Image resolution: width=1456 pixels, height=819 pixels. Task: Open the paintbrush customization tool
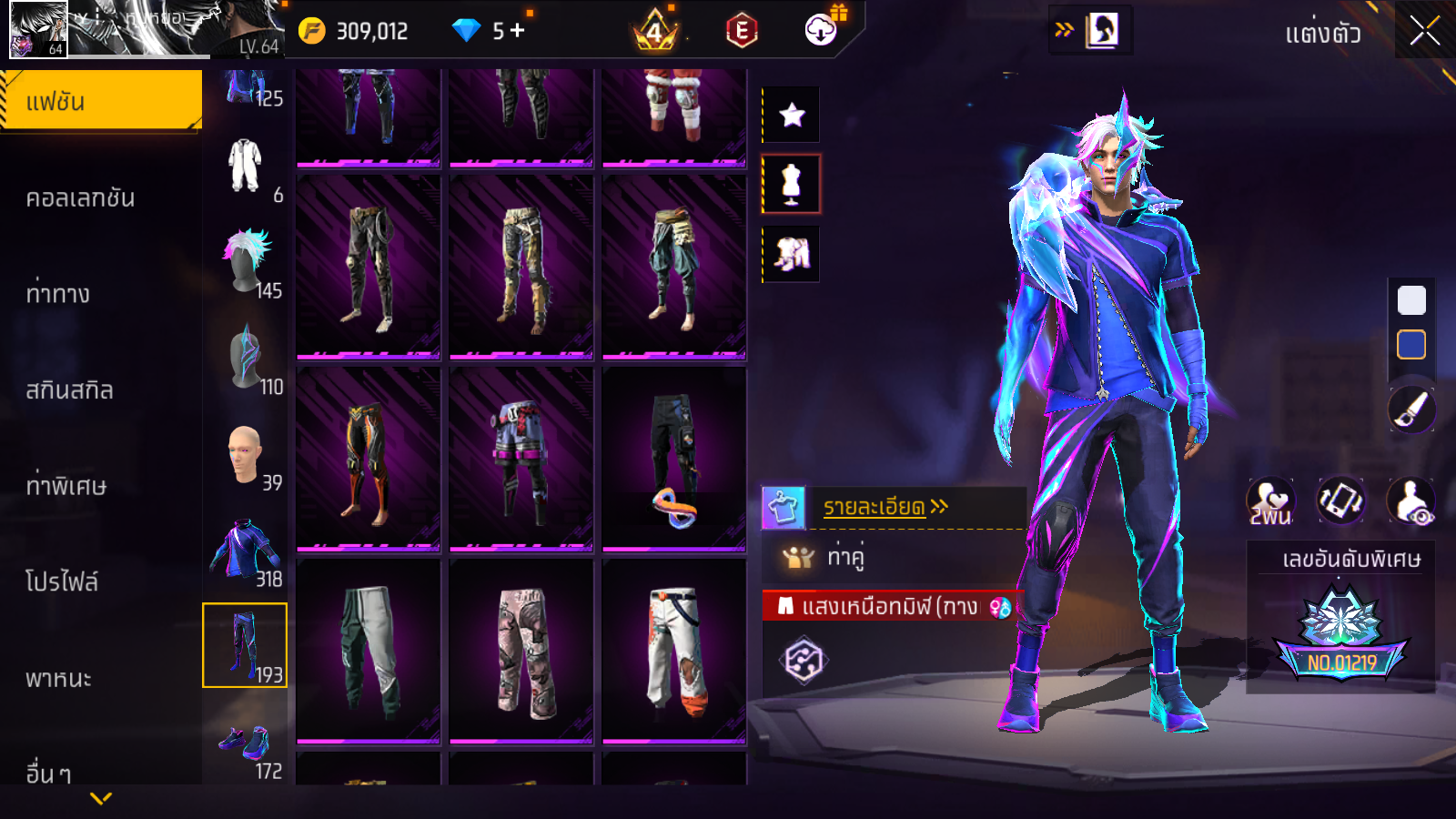tap(1411, 409)
